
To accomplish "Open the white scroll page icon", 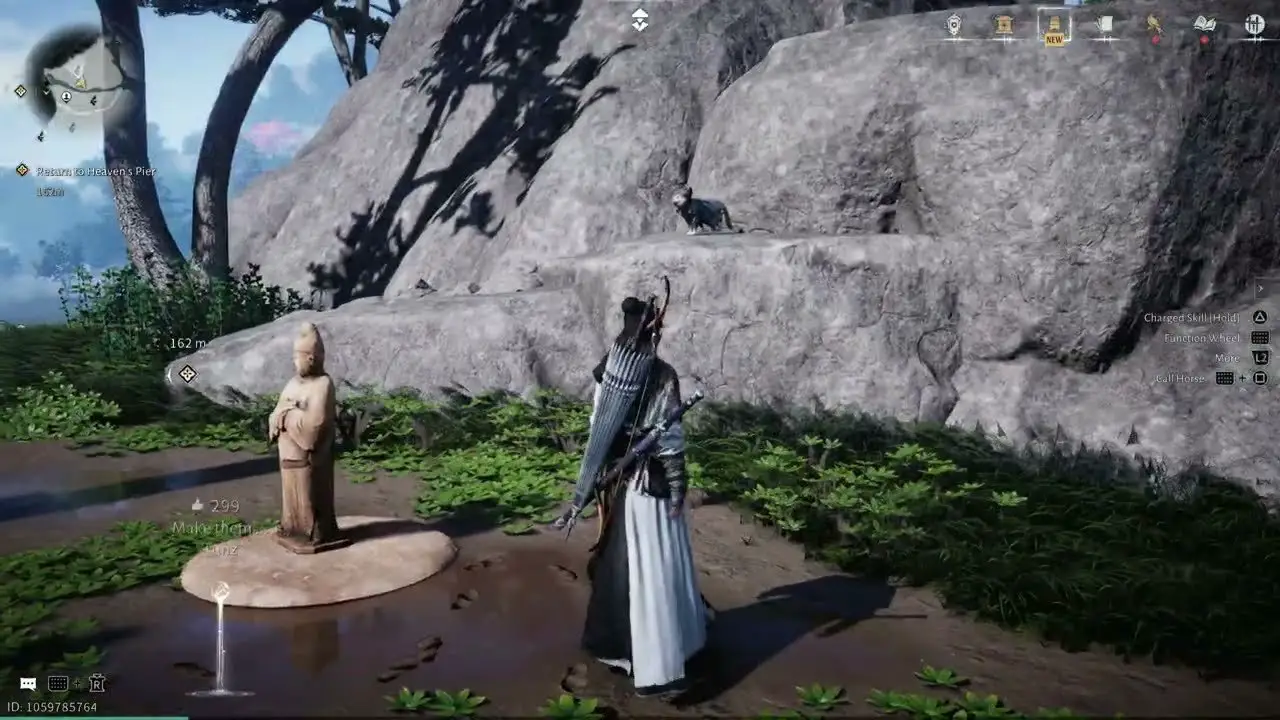I will click(x=1104, y=26).
